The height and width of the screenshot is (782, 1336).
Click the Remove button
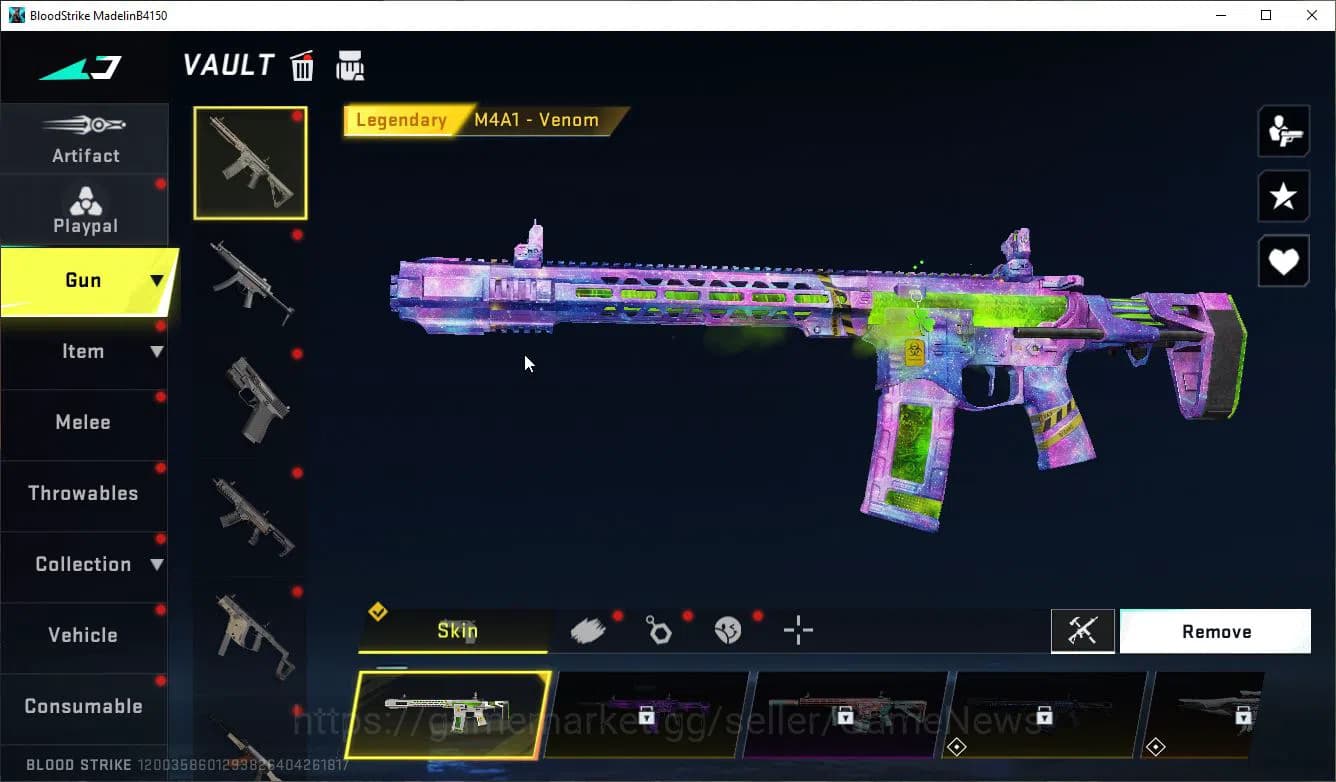1215,632
